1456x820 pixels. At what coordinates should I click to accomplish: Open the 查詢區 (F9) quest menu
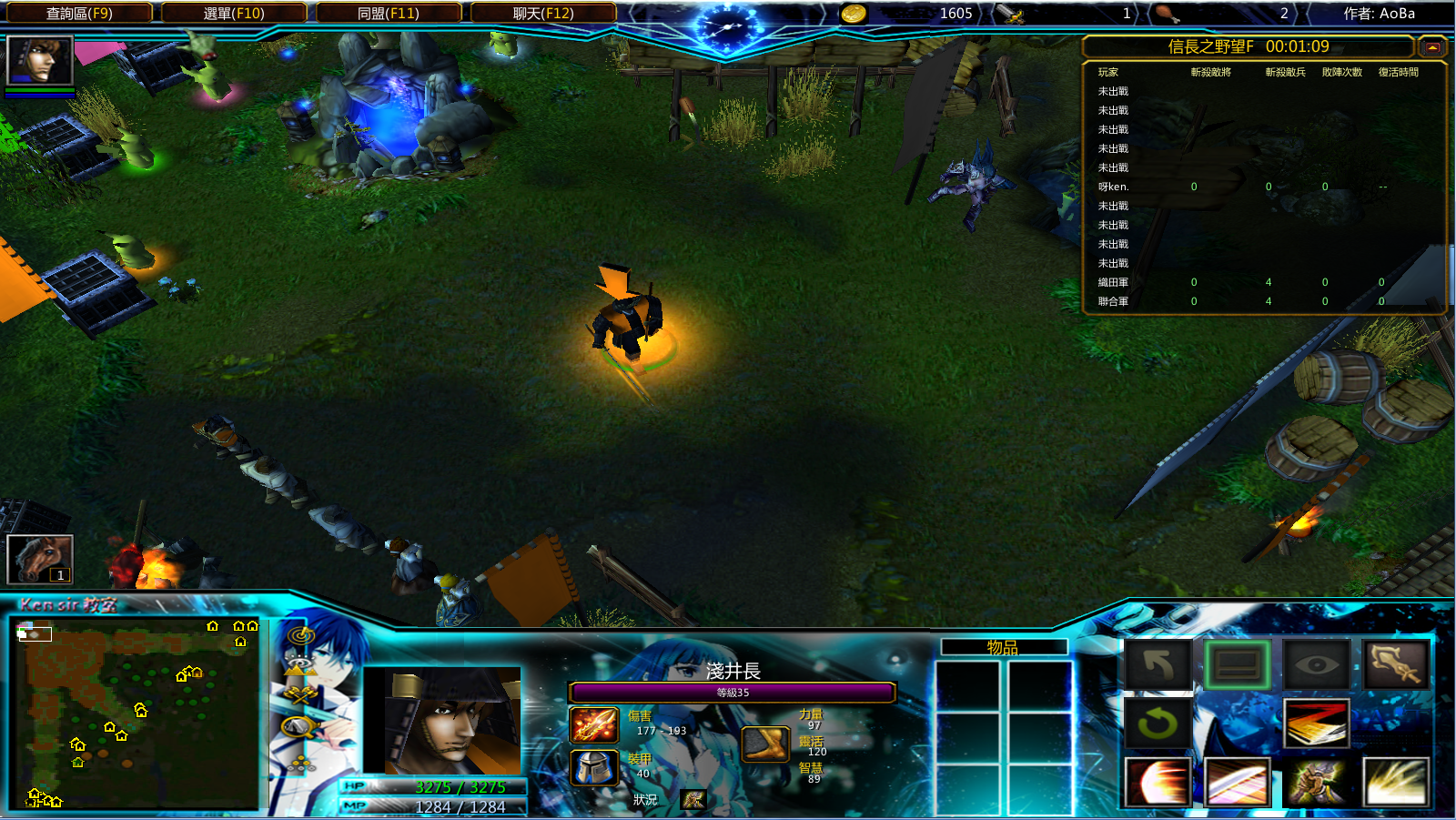click(x=79, y=14)
